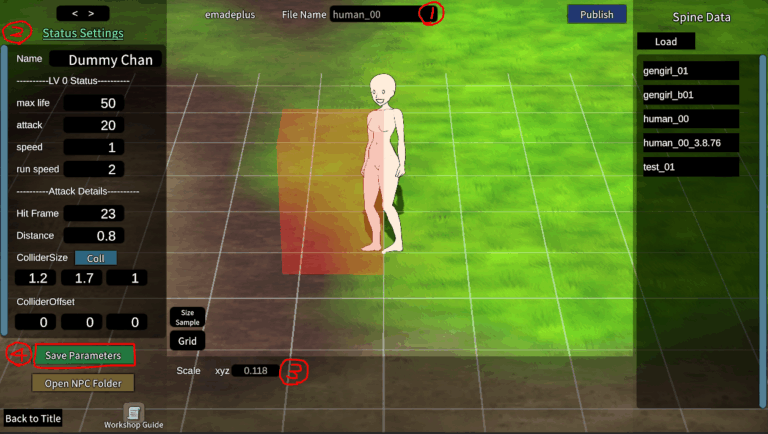Select gengirl_01 from Spine Data list

pos(689,71)
